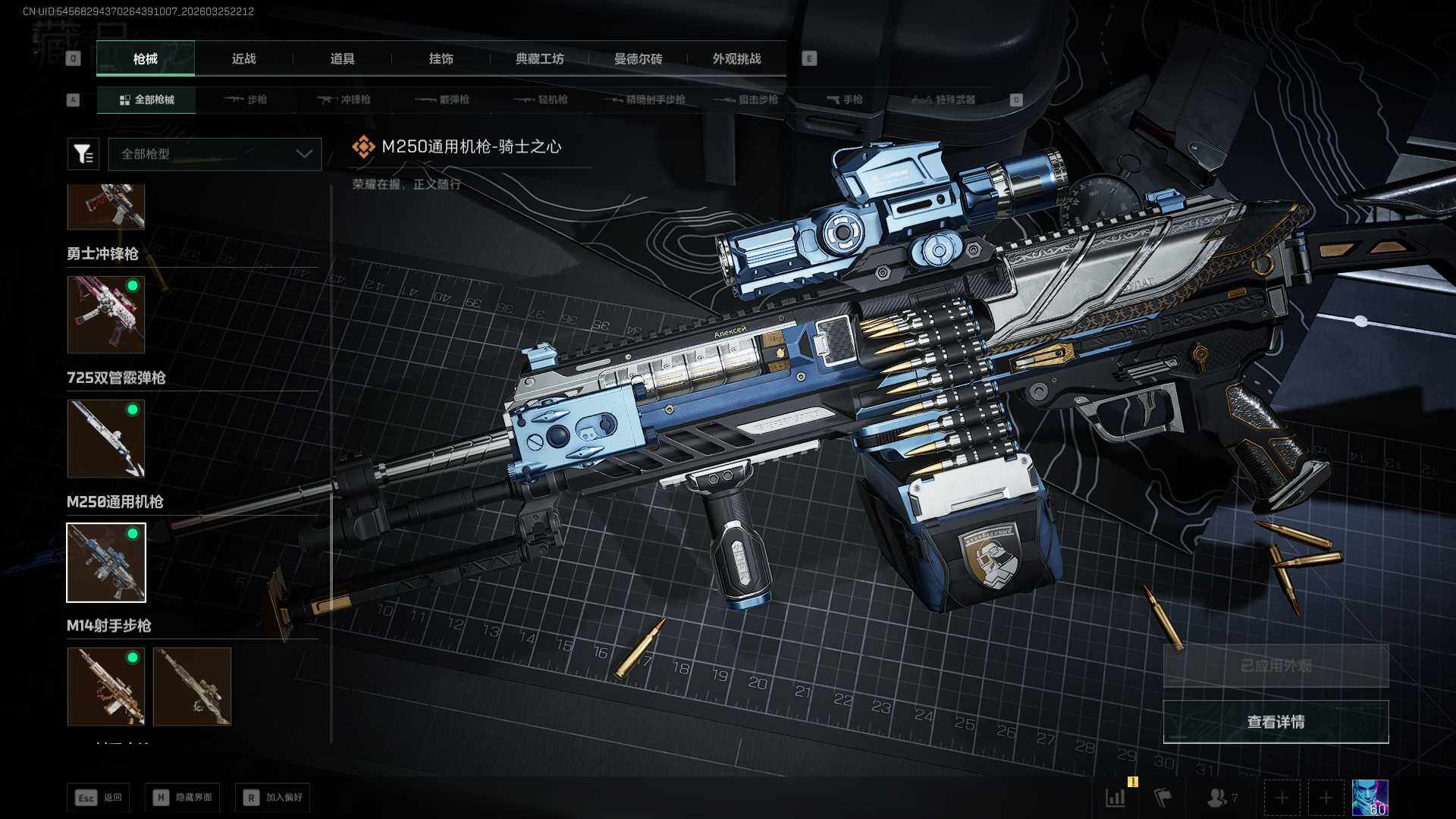Click the filter funnel icon

pyautogui.click(x=83, y=154)
